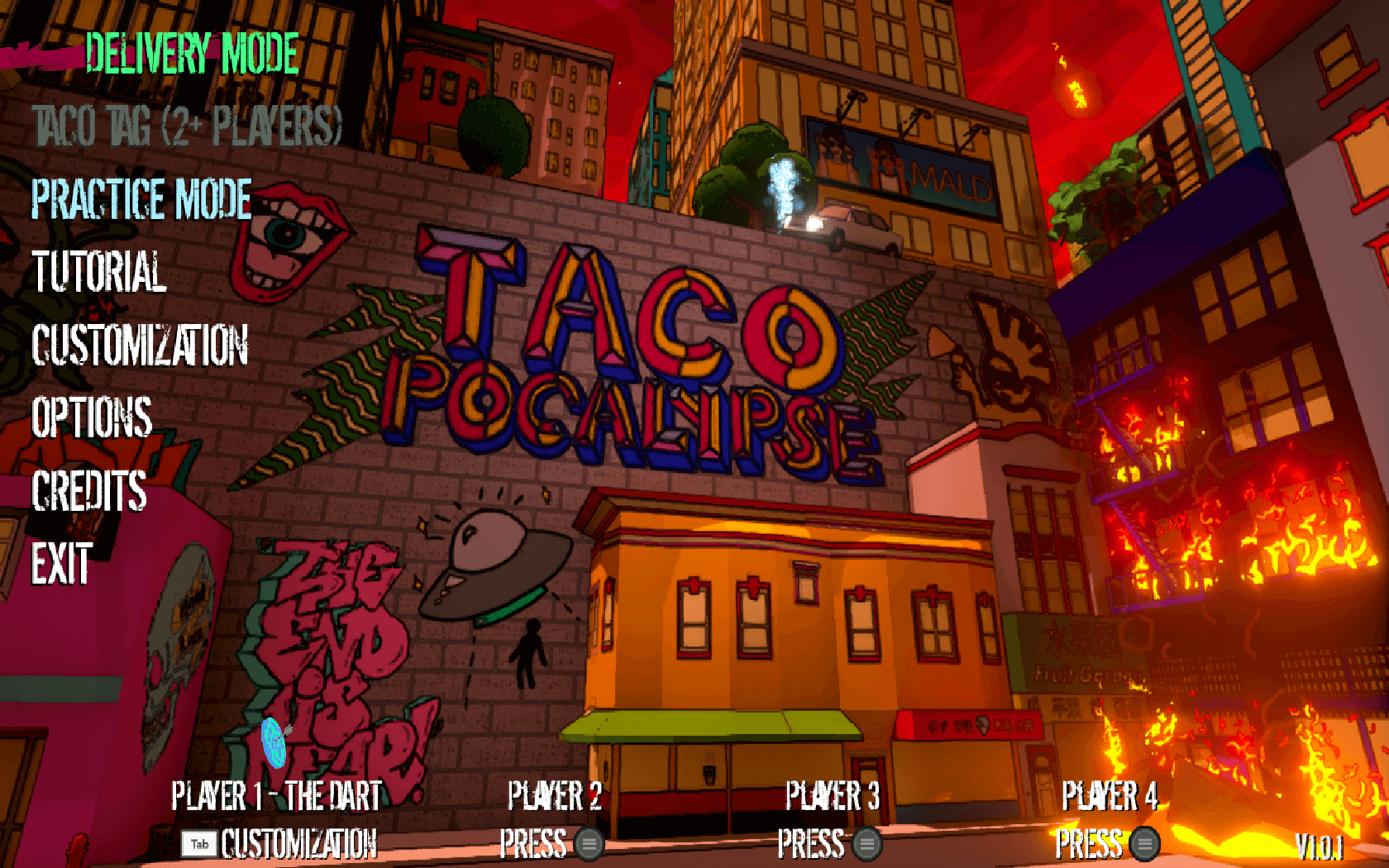Viewport: 1389px width, 868px height.
Task: Go to Options
Action: click(x=92, y=417)
